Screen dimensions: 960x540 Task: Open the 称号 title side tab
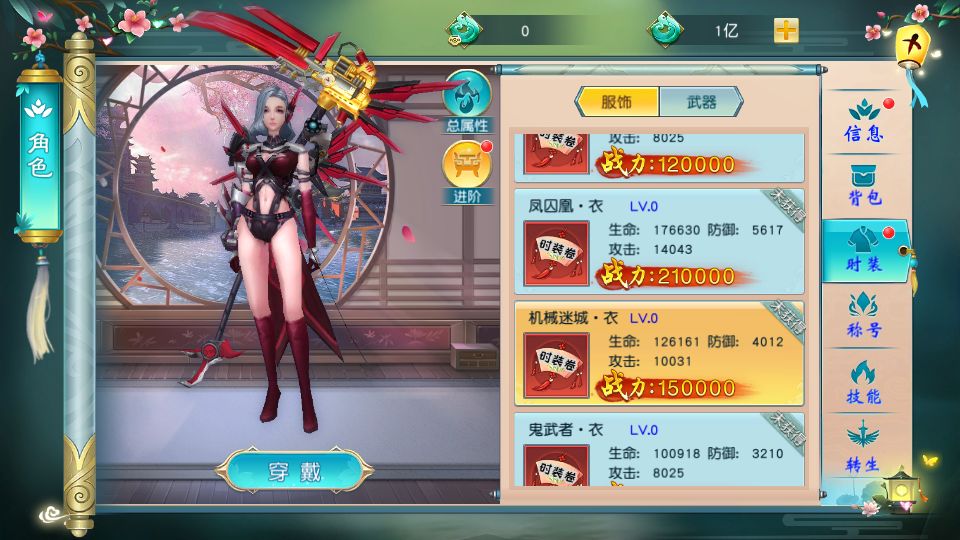(x=863, y=317)
